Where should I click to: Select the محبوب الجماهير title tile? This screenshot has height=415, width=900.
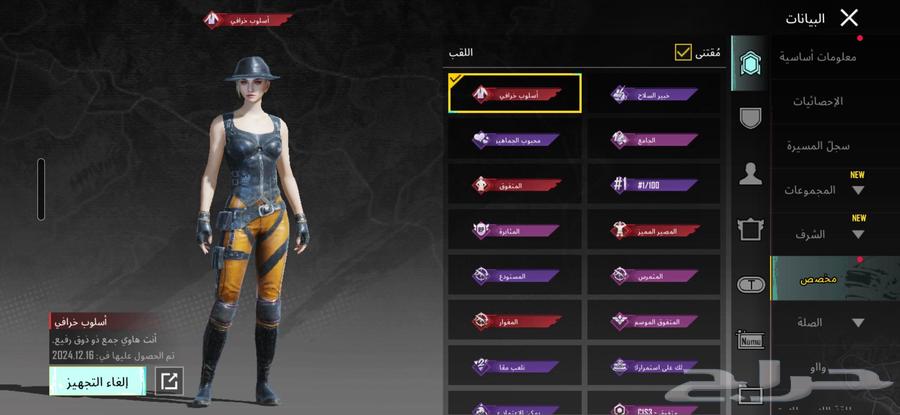coord(515,139)
